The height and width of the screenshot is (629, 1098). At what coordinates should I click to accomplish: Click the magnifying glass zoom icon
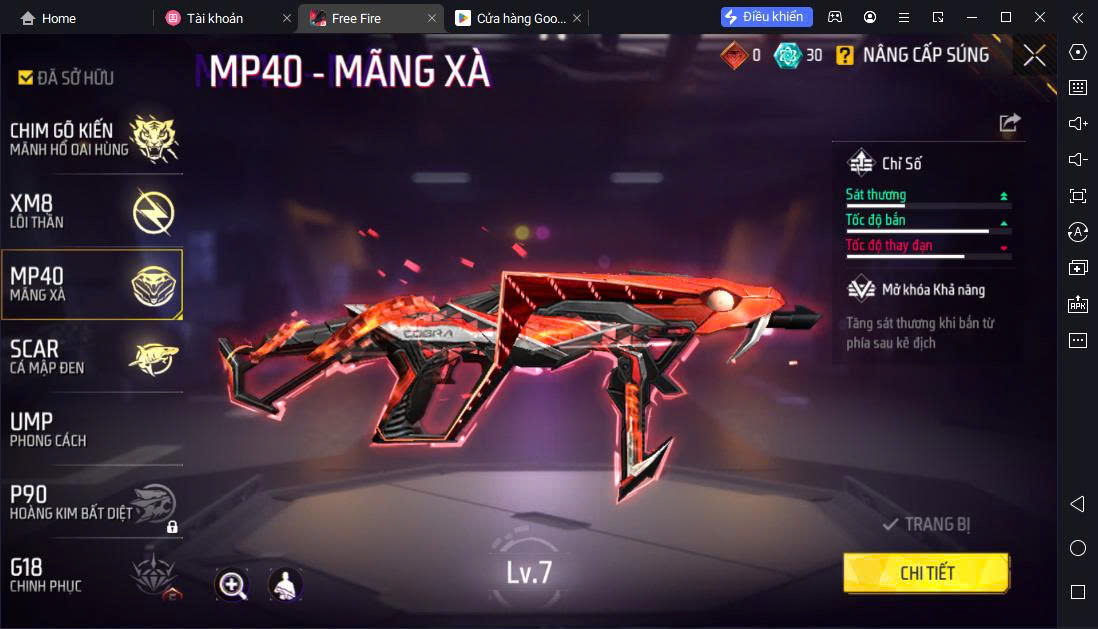[x=232, y=585]
